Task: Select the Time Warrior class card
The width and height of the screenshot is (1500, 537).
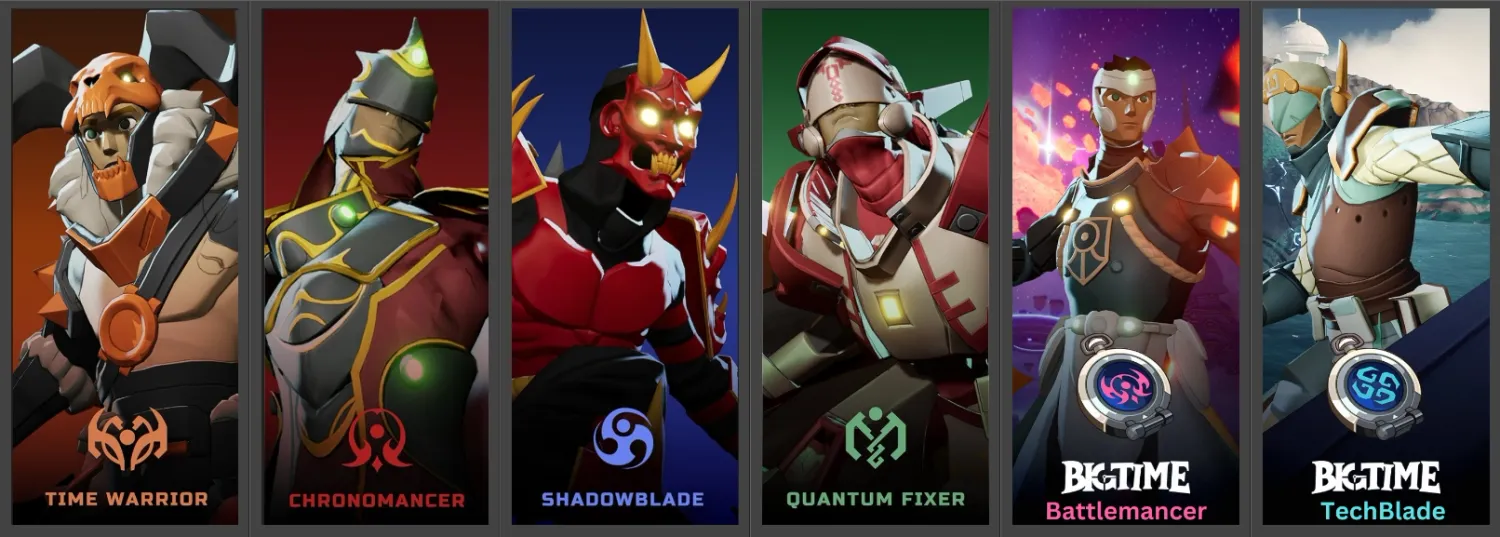Action: (125, 267)
